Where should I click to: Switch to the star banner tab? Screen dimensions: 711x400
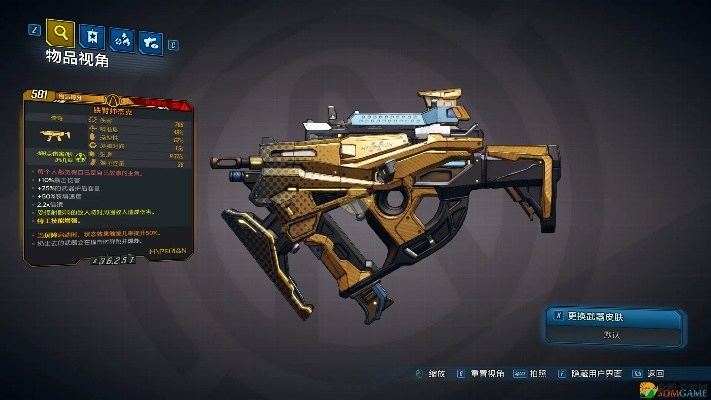click(x=92, y=37)
